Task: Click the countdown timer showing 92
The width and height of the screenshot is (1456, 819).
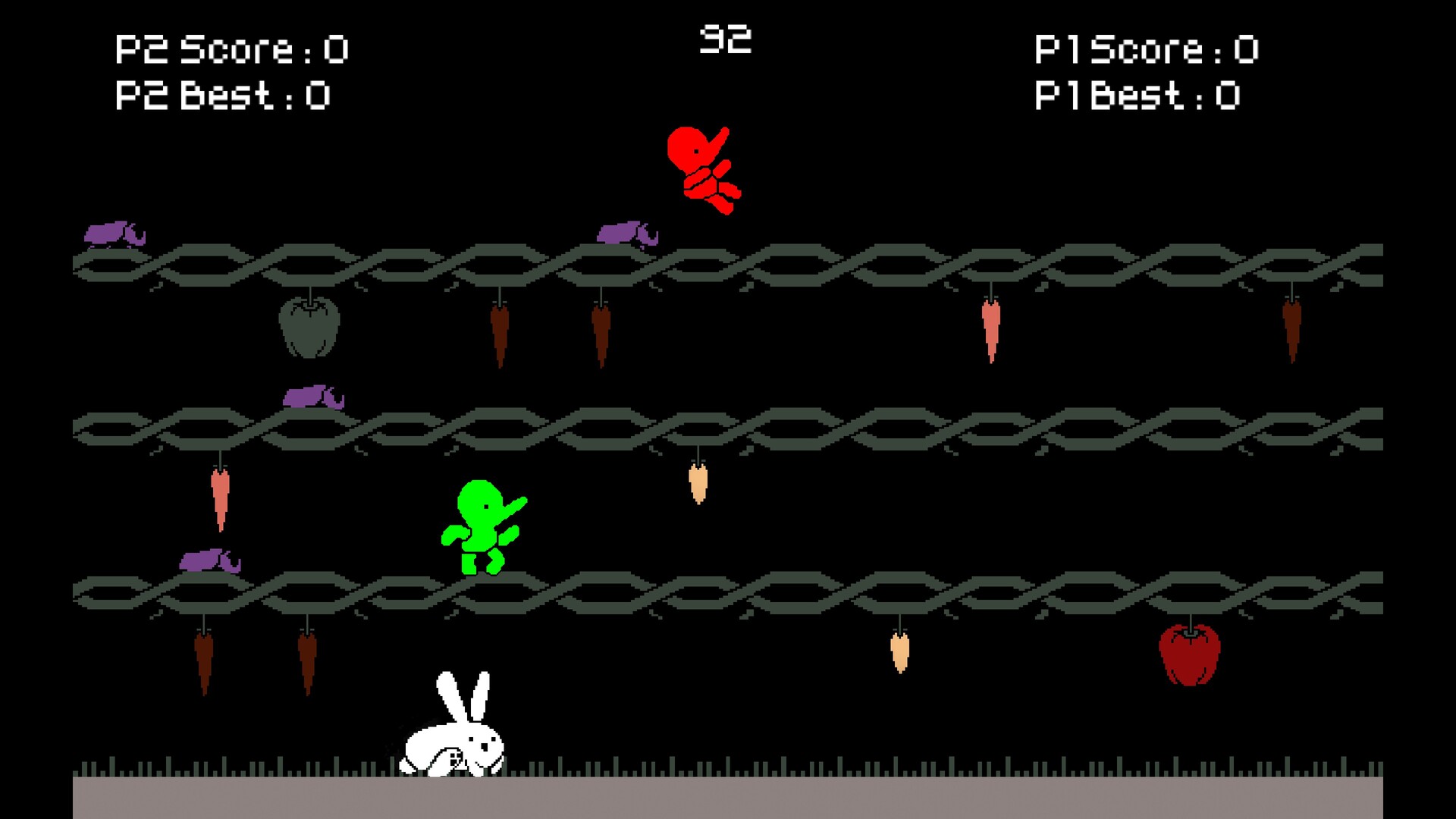Action: click(x=726, y=36)
